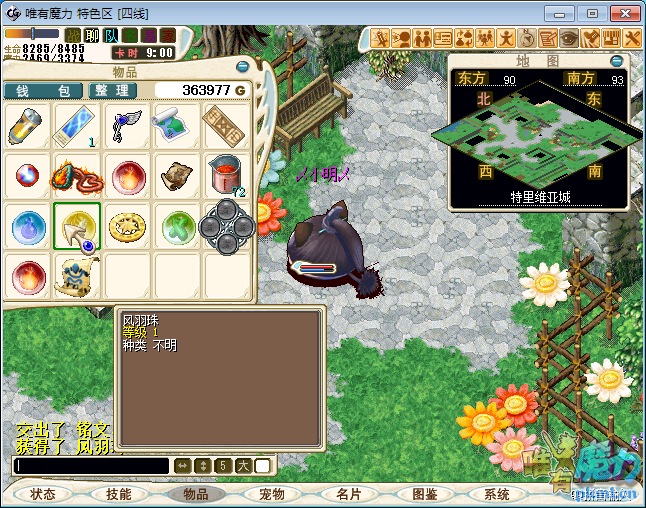This screenshot has height=508, width=646.
Task: Select the winged staff item
Action: (127, 127)
